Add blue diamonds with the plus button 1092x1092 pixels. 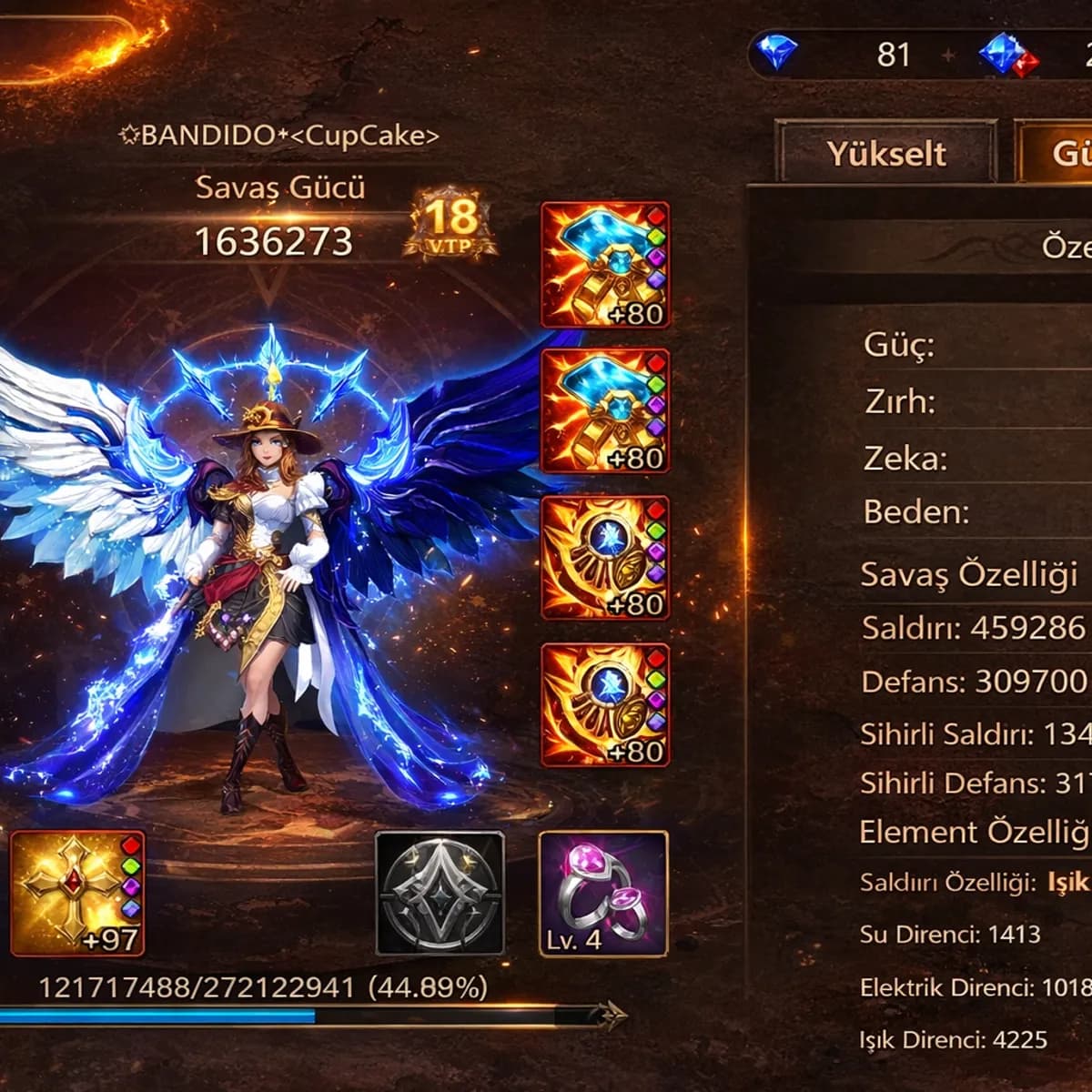948,56
